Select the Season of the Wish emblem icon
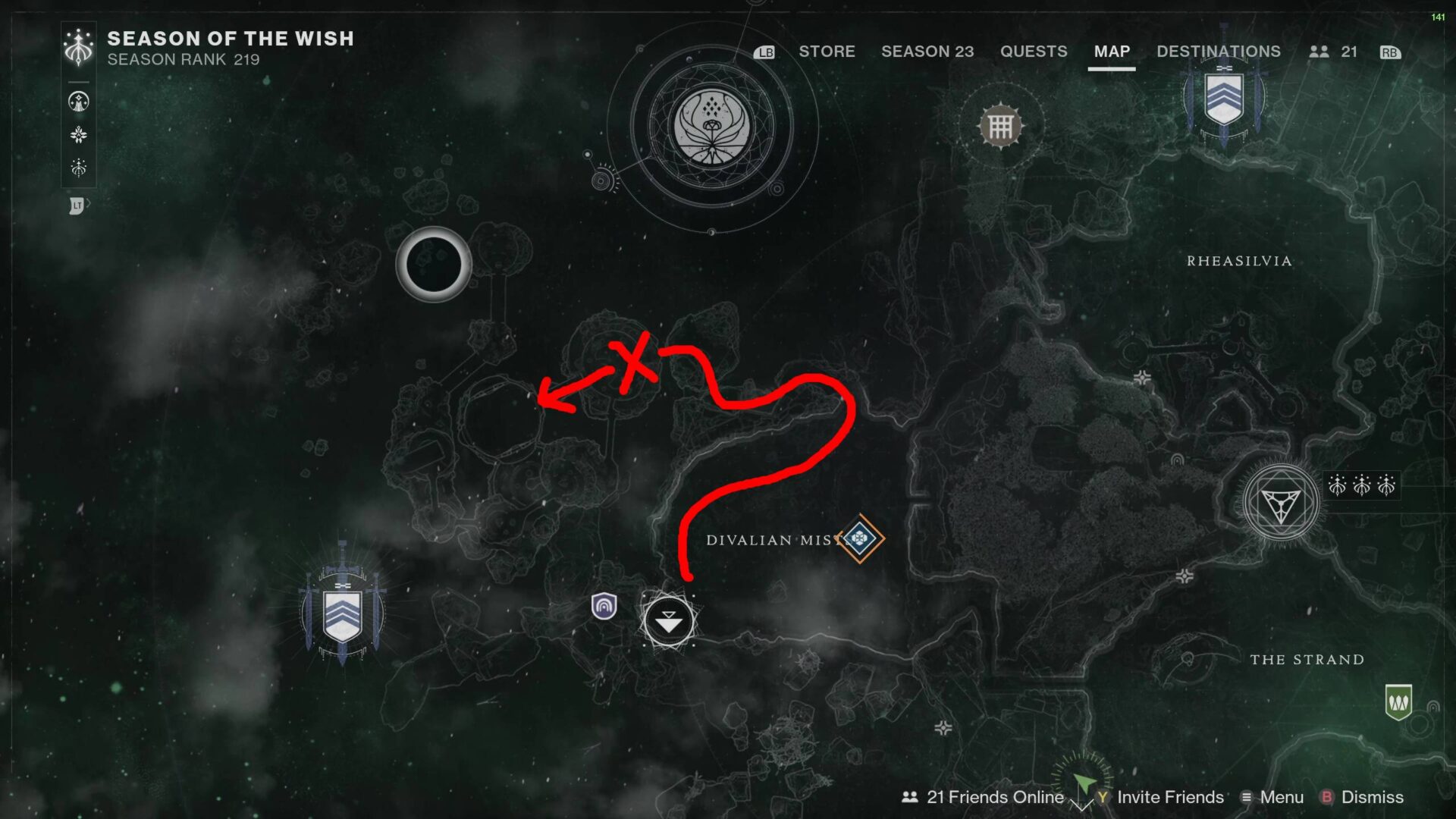 79,45
